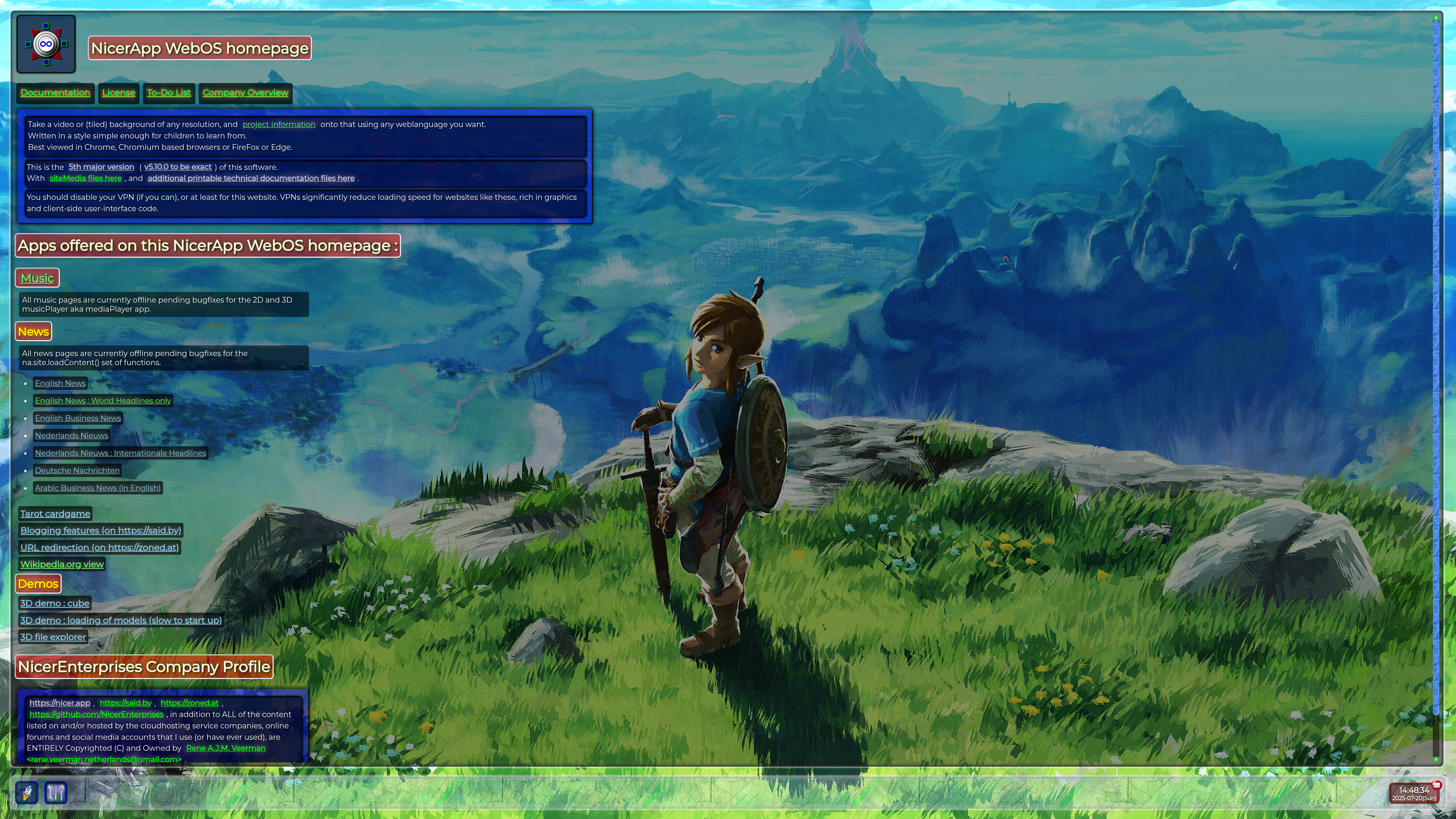Image resolution: width=1456 pixels, height=819 pixels.
Task: Select English News : World Headlines only
Action: click(x=103, y=401)
